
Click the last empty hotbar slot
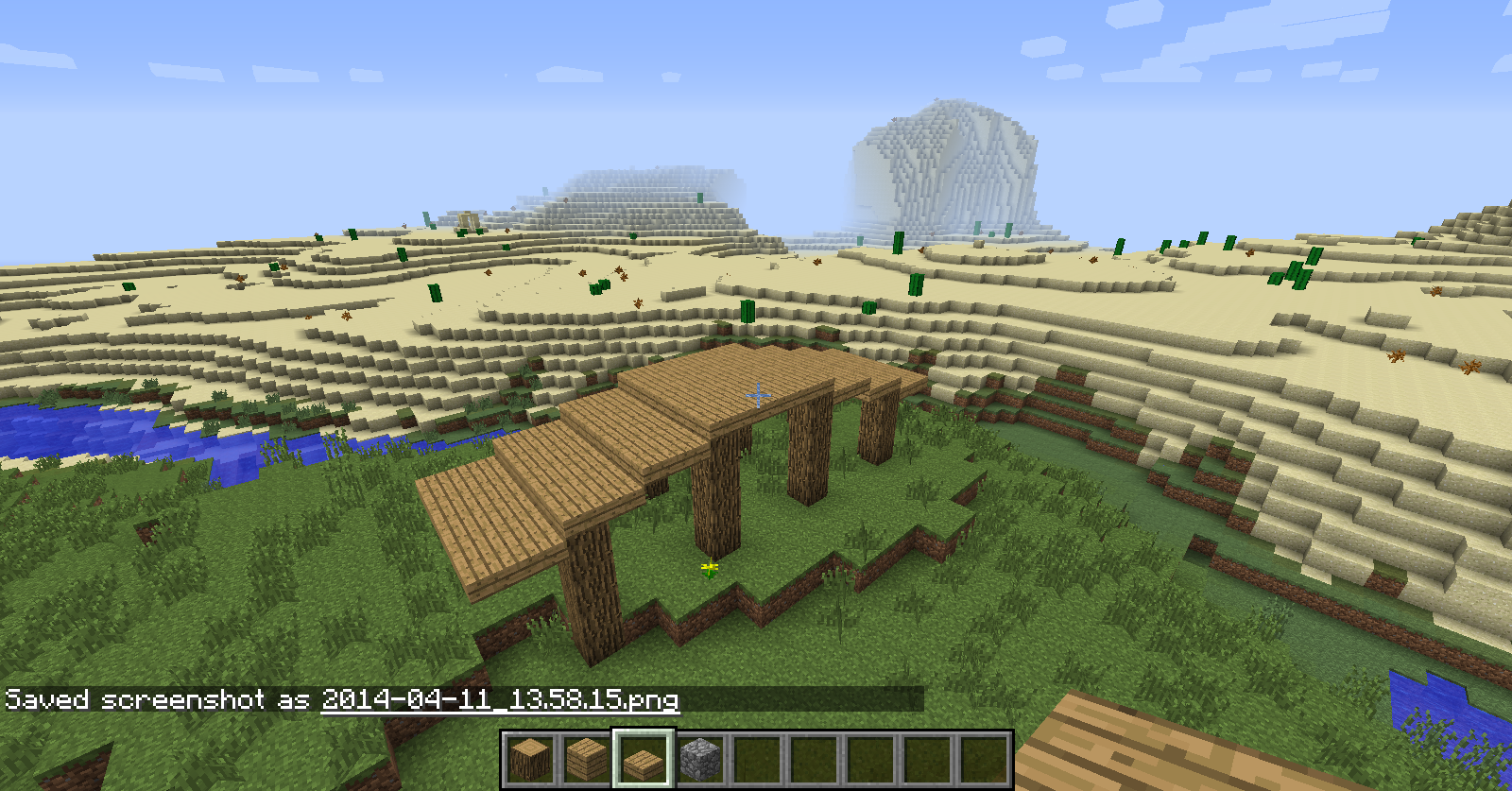(x=985, y=756)
